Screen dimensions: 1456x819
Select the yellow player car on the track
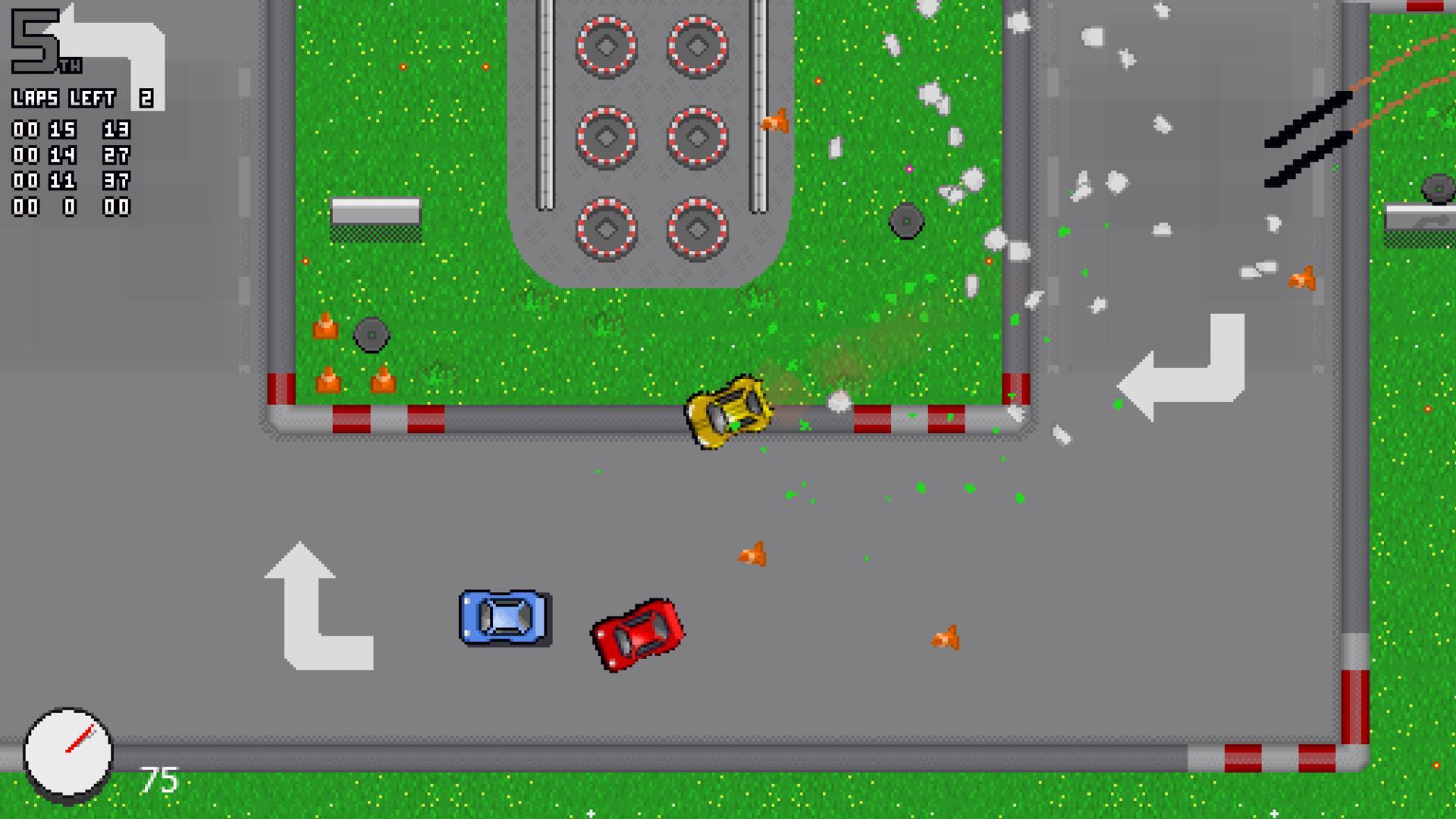point(728,408)
